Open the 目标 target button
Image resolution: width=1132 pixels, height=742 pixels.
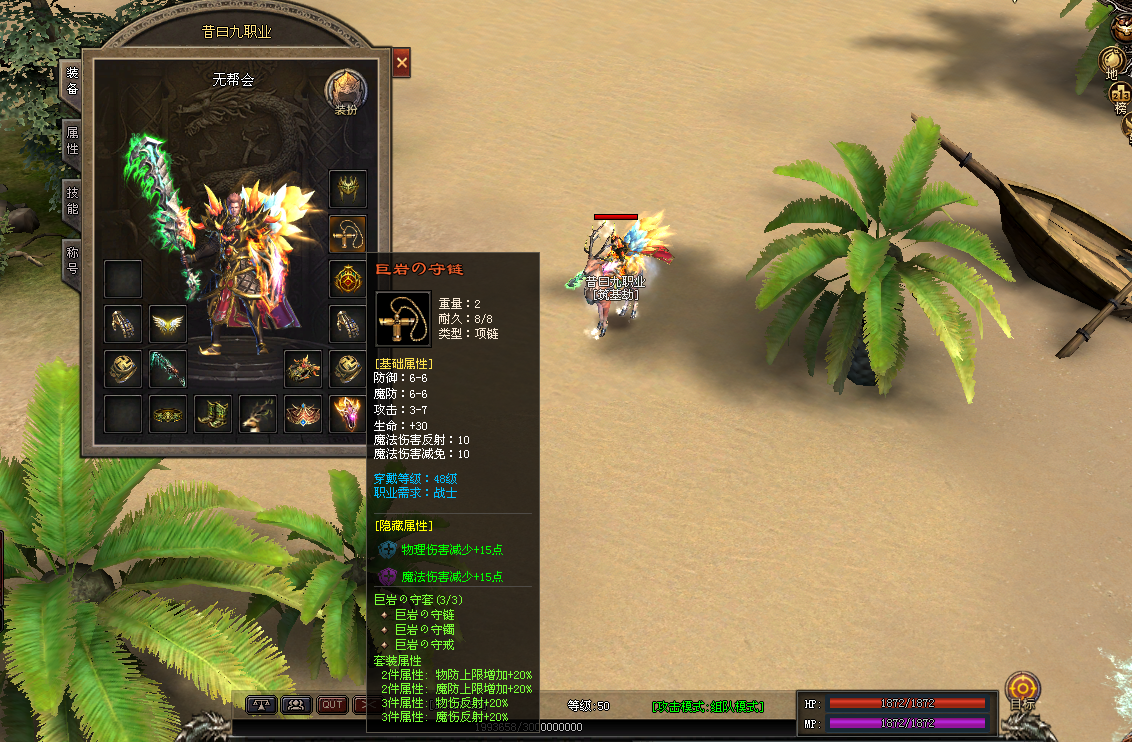tap(1022, 691)
